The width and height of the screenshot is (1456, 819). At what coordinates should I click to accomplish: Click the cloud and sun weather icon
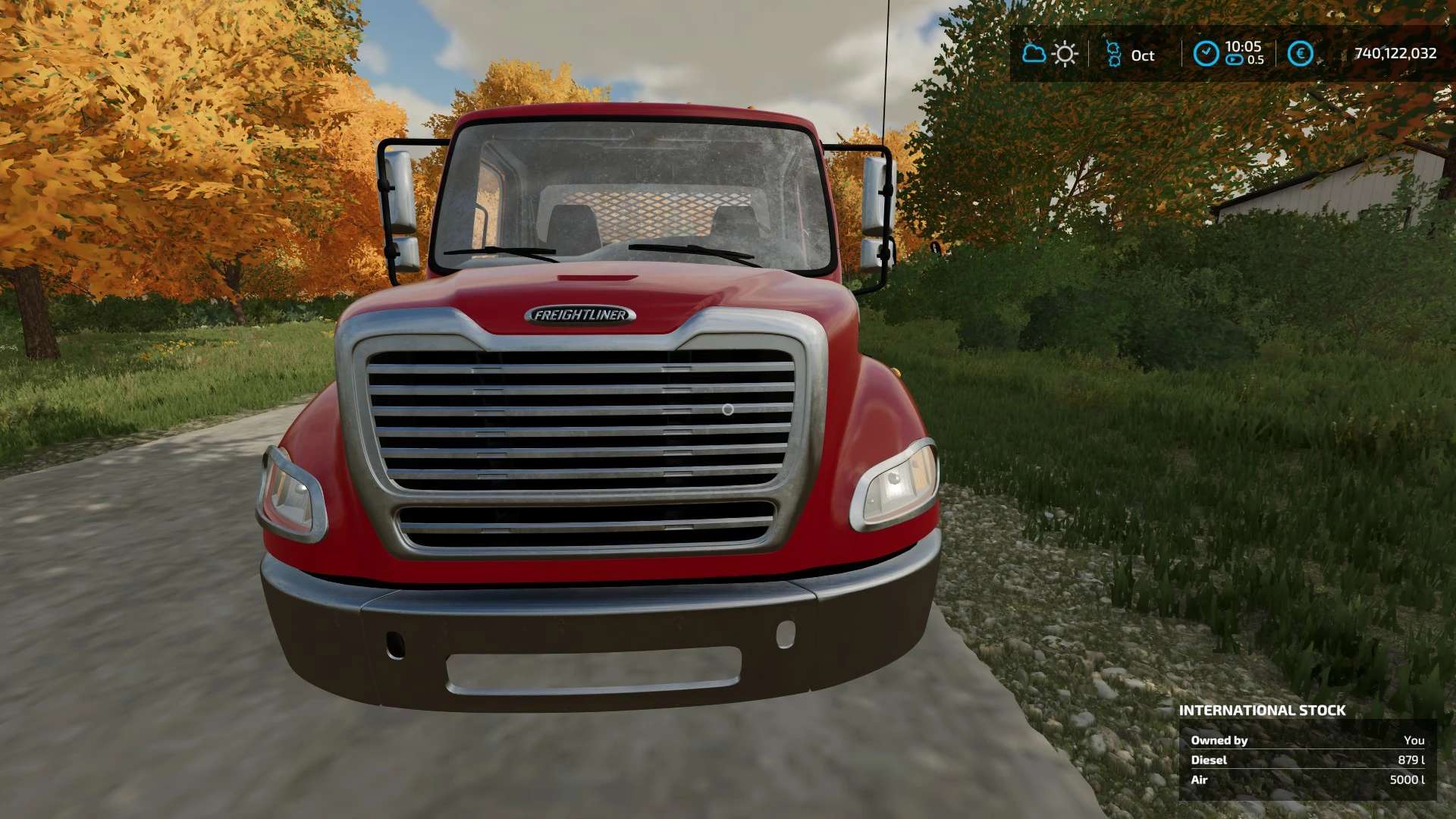[1050, 54]
